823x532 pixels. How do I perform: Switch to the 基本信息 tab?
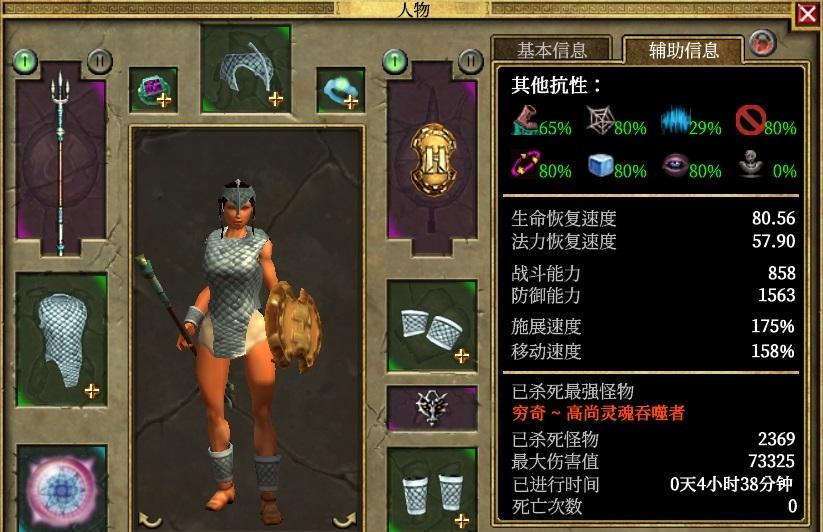point(551,50)
